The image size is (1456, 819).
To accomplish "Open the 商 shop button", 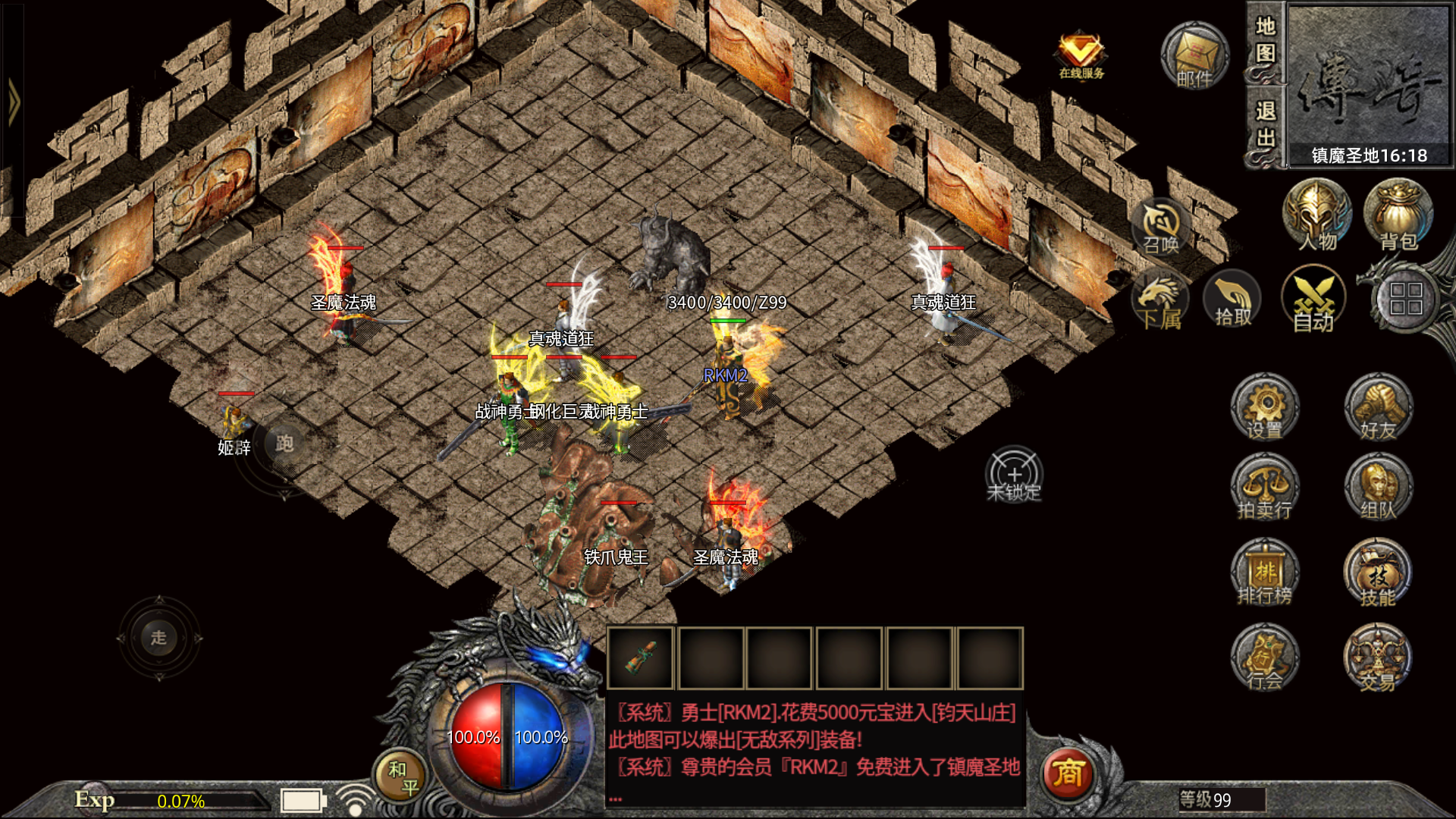I will tap(1067, 773).
